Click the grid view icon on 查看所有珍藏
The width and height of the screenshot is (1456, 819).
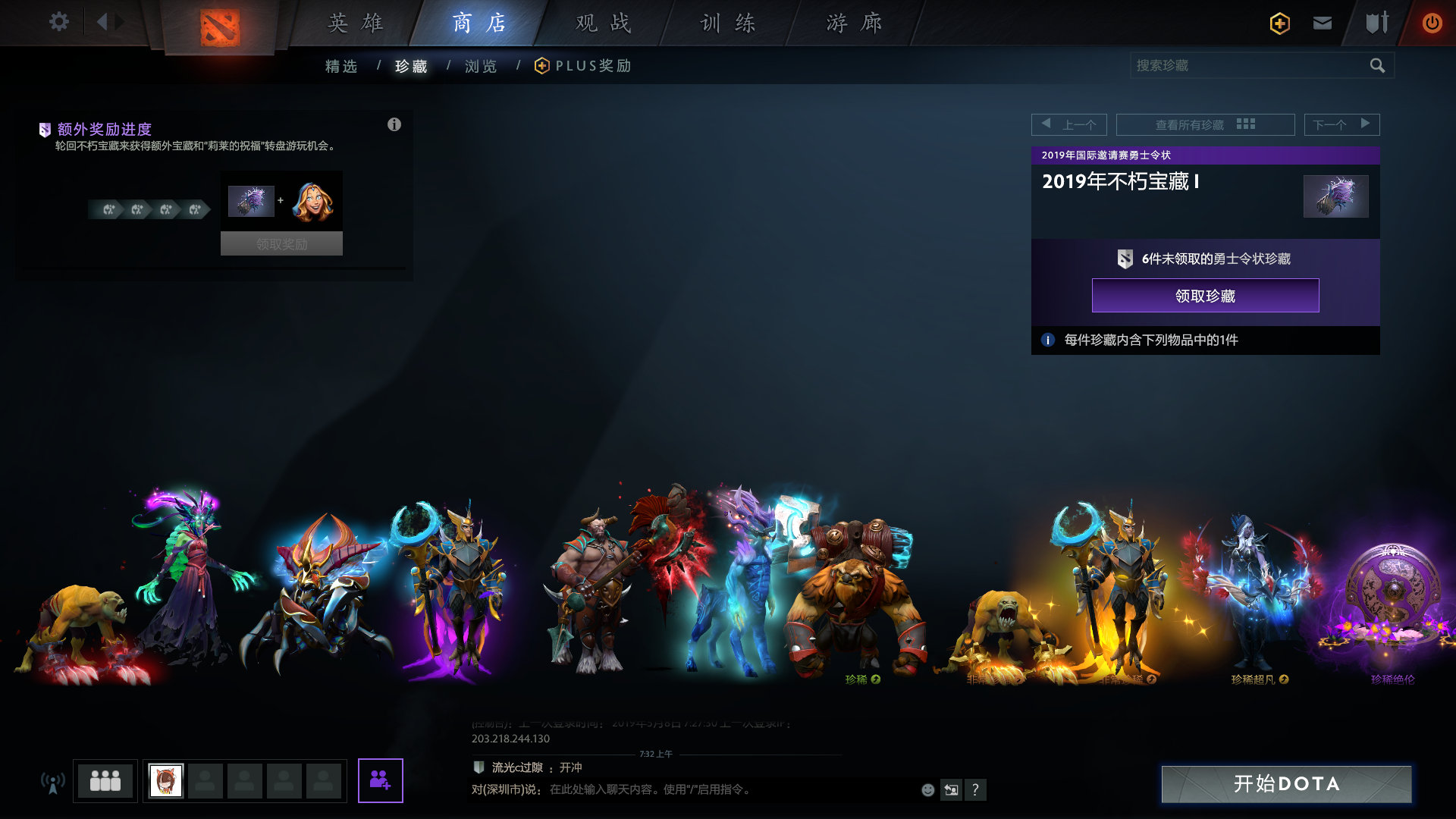(1247, 124)
